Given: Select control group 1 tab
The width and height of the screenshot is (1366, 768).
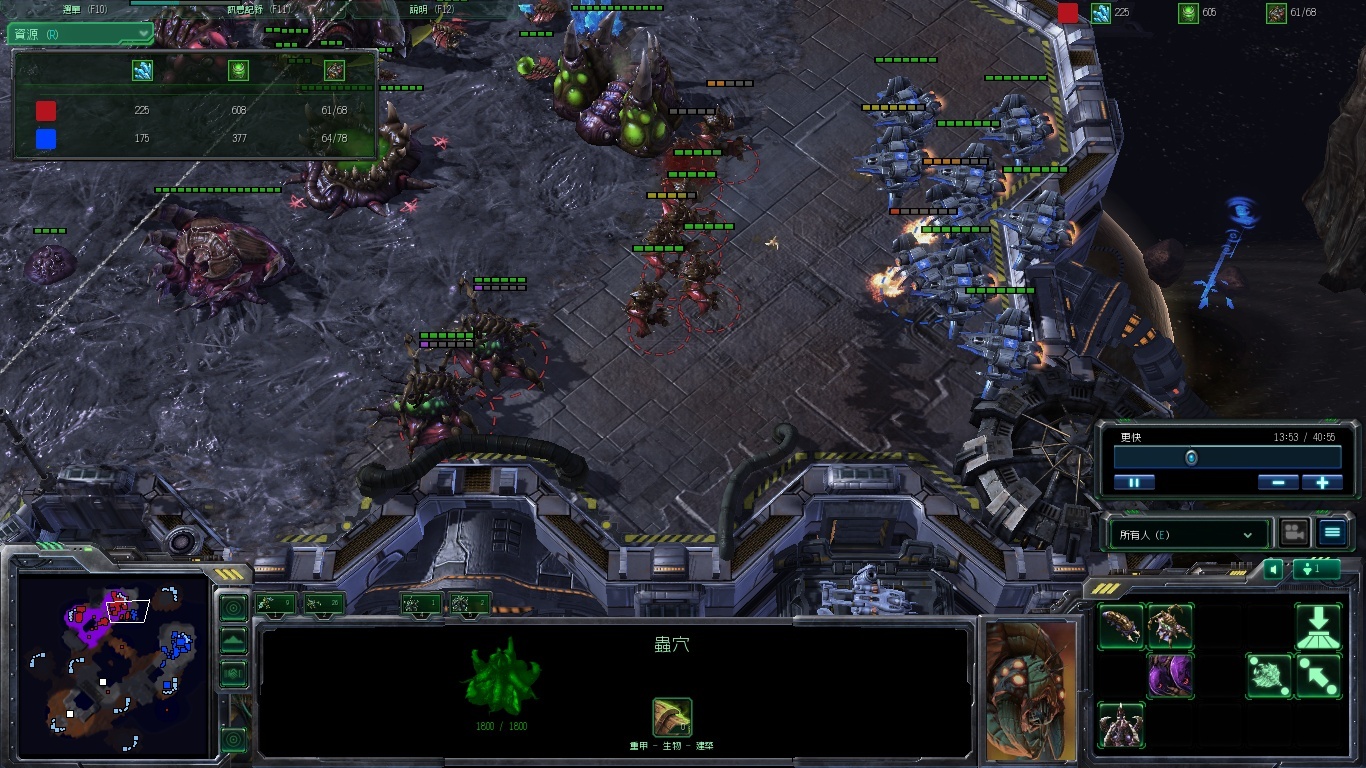Looking at the screenshot, I should 275,603.
